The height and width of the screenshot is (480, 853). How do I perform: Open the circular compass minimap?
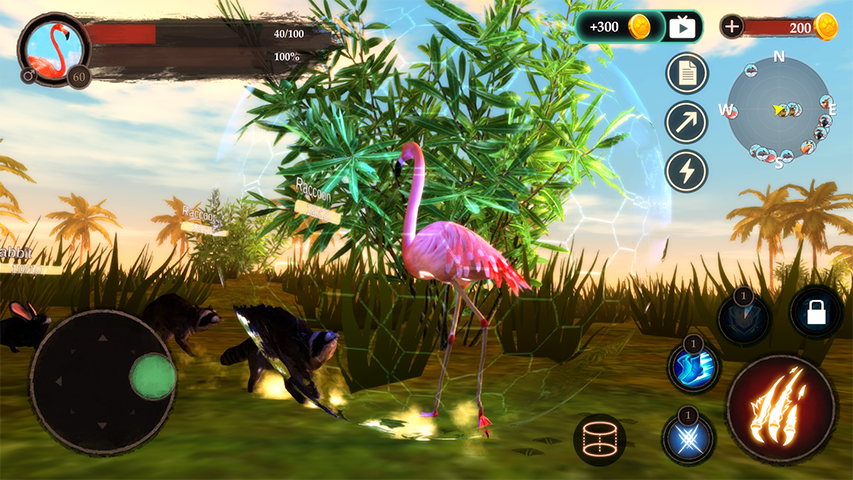pos(778,109)
